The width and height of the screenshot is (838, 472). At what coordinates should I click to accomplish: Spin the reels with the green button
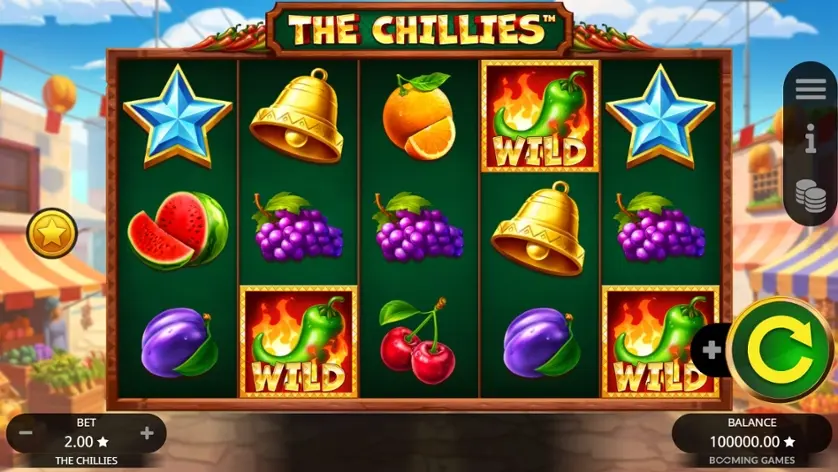click(x=782, y=349)
